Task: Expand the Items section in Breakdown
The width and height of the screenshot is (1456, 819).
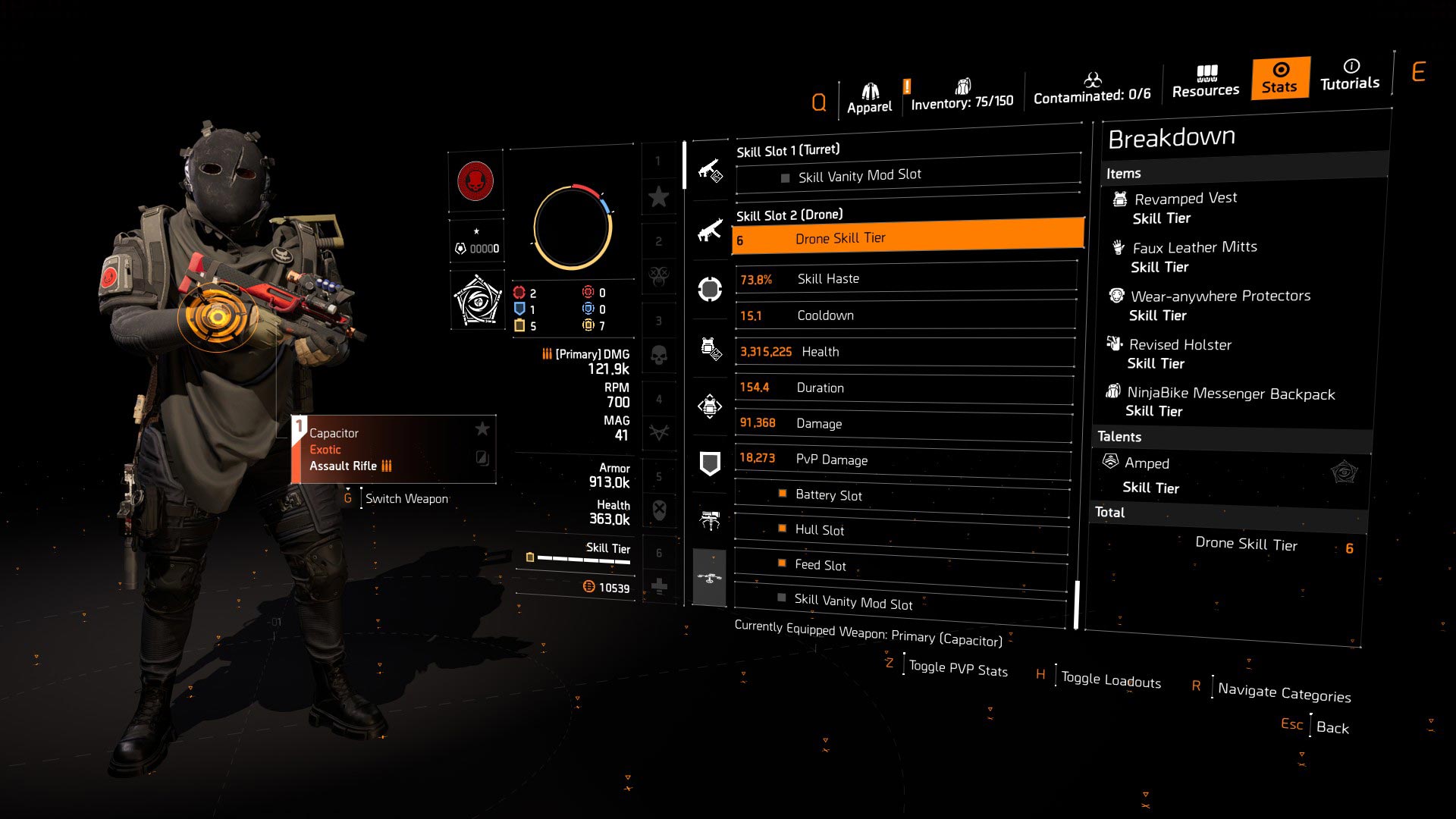Action: point(1123,173)
